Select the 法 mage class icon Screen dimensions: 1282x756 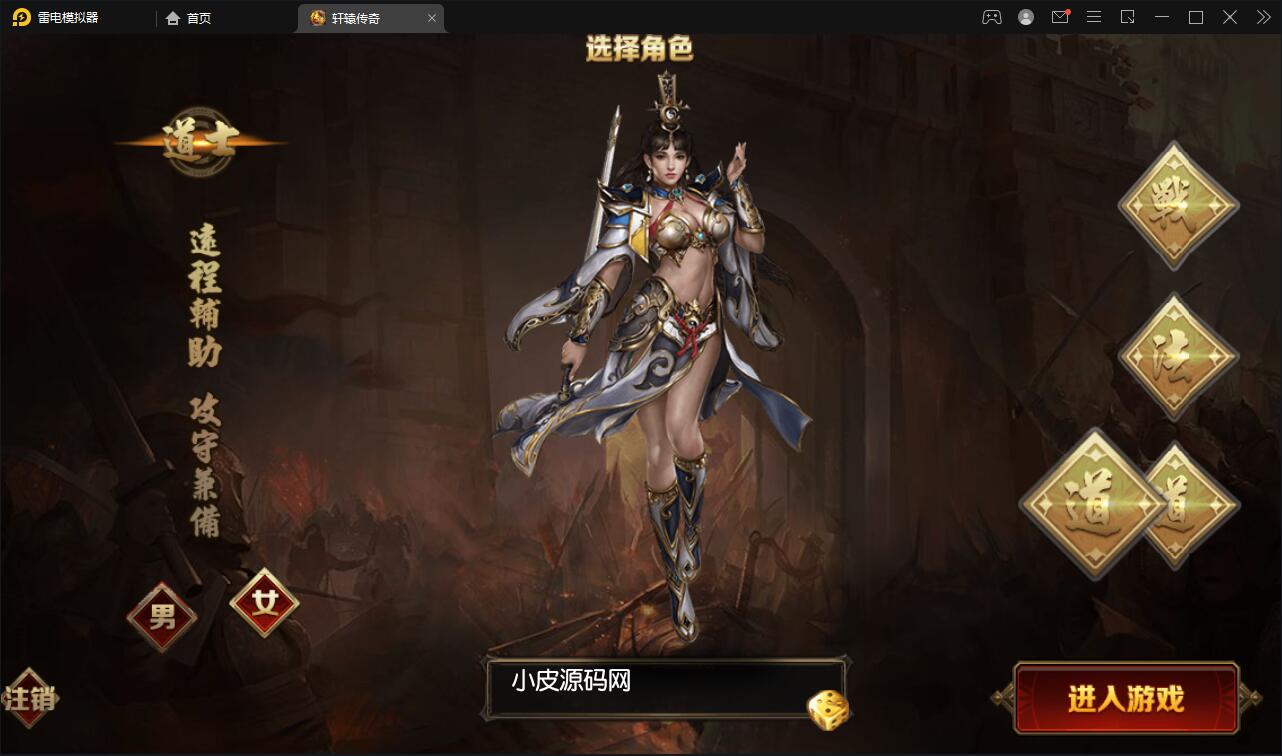point(1177,355)
